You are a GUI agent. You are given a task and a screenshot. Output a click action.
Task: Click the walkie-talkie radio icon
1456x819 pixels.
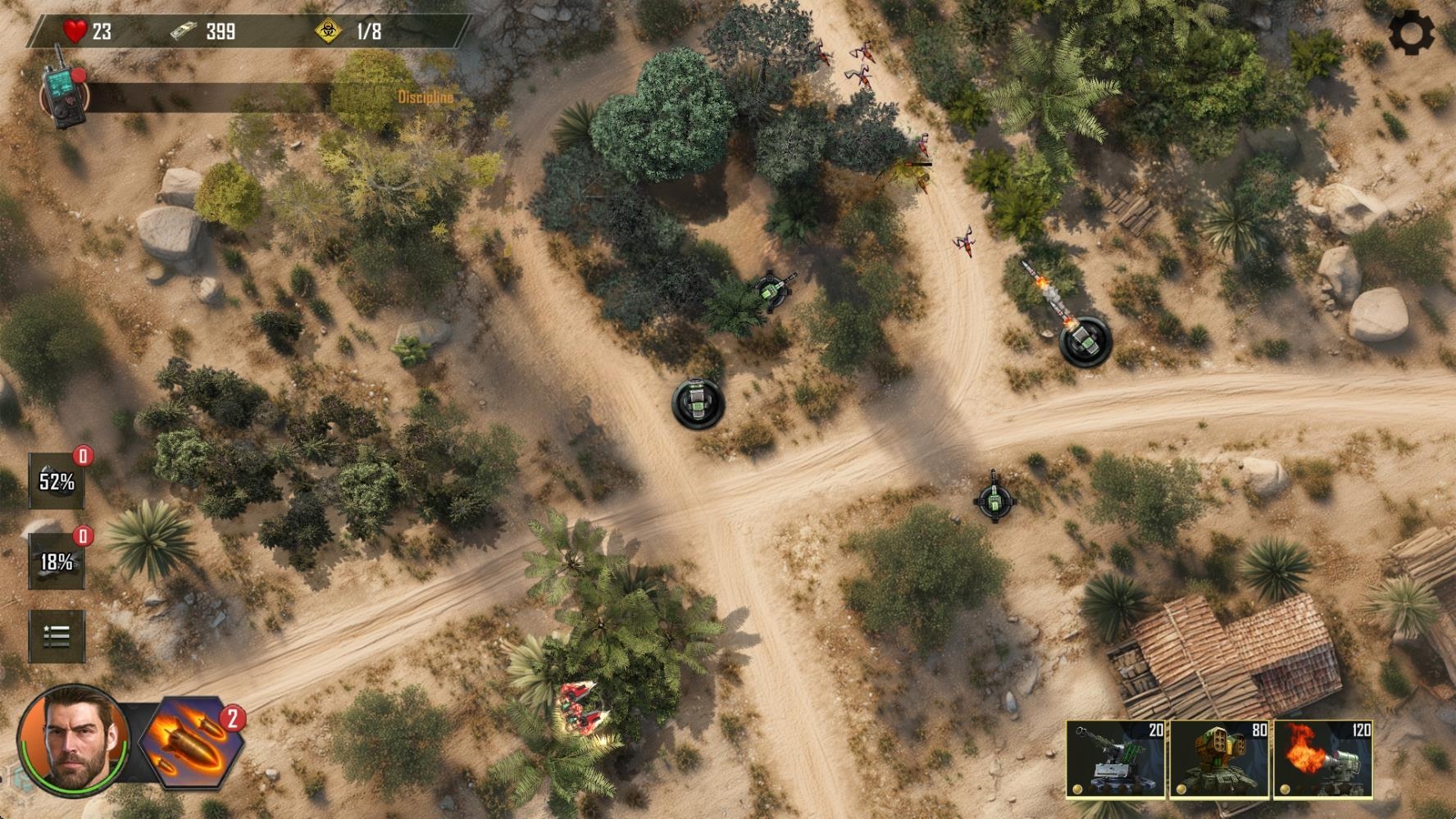click(x=62, y=89)
